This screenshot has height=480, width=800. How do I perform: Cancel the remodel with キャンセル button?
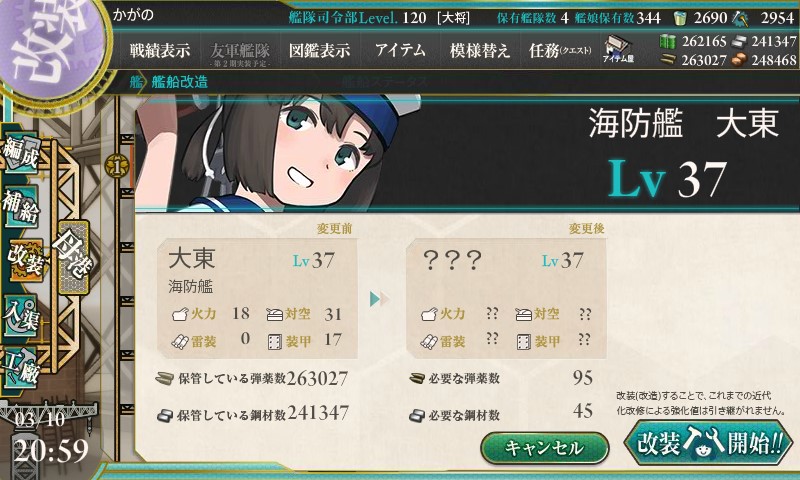[544, 448]
